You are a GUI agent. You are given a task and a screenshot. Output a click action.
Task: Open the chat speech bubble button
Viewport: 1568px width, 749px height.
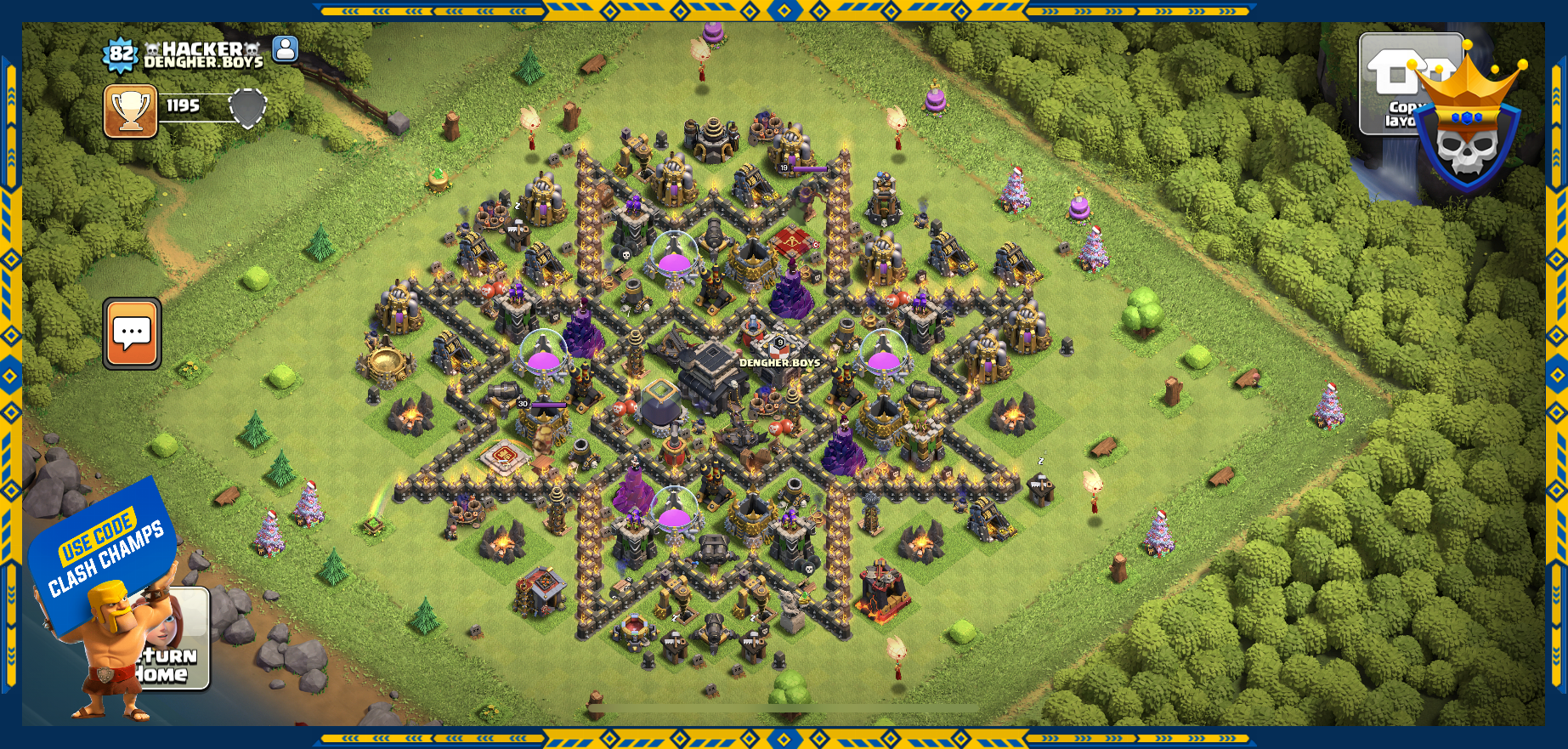coord(132,333)
